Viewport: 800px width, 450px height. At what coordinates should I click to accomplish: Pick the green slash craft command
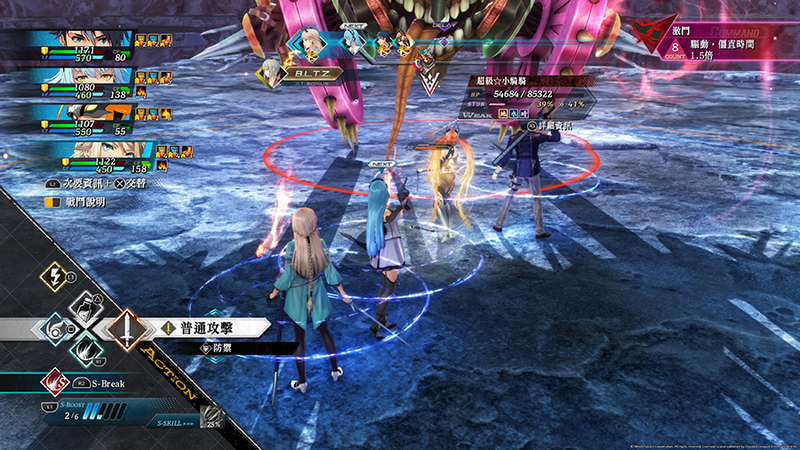click(85, 351)
